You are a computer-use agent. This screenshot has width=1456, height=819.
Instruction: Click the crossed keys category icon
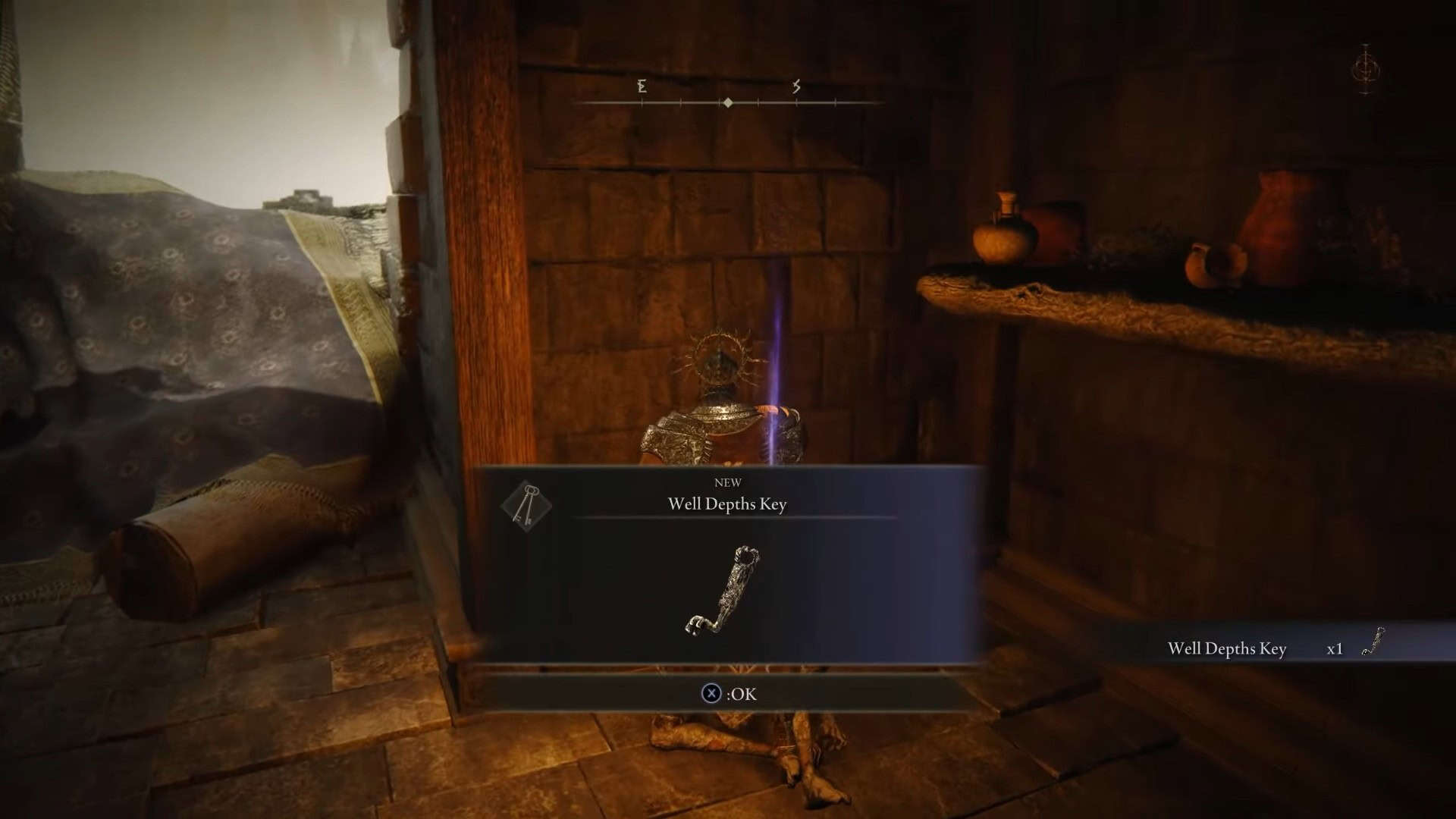coord(526,505)
